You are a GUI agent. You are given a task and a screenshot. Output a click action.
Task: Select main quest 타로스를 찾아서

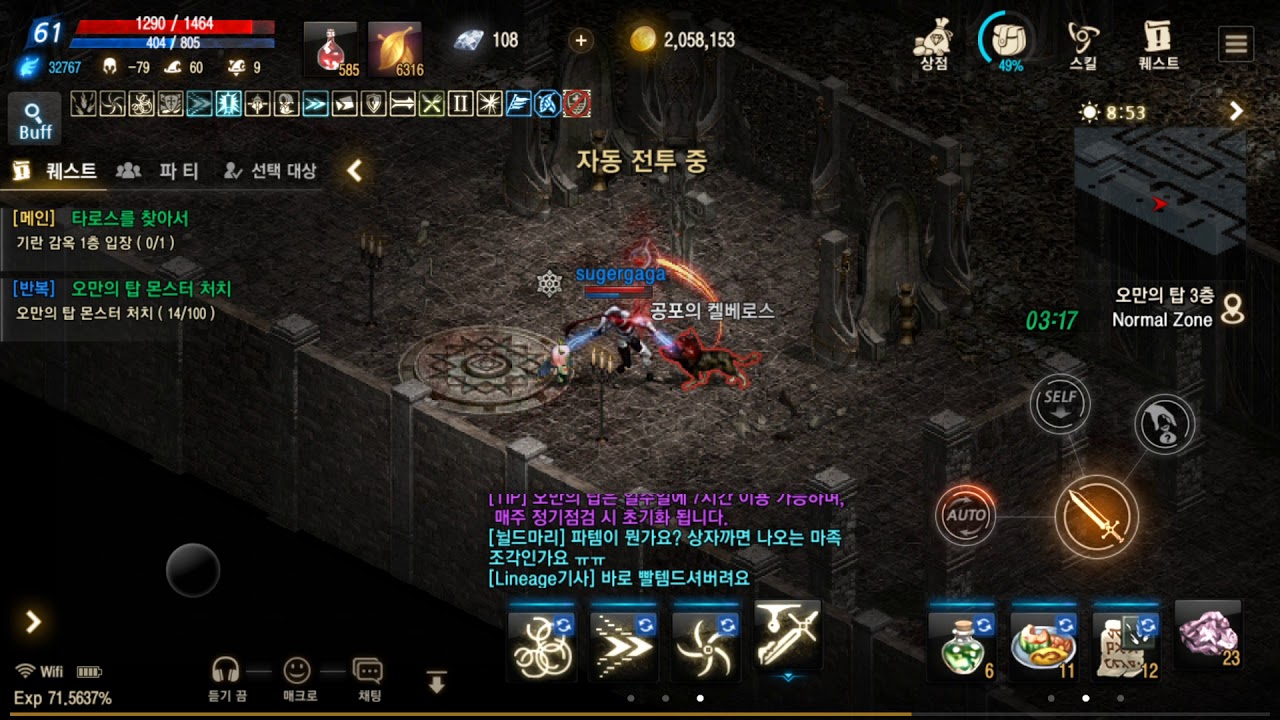(130, 218)
